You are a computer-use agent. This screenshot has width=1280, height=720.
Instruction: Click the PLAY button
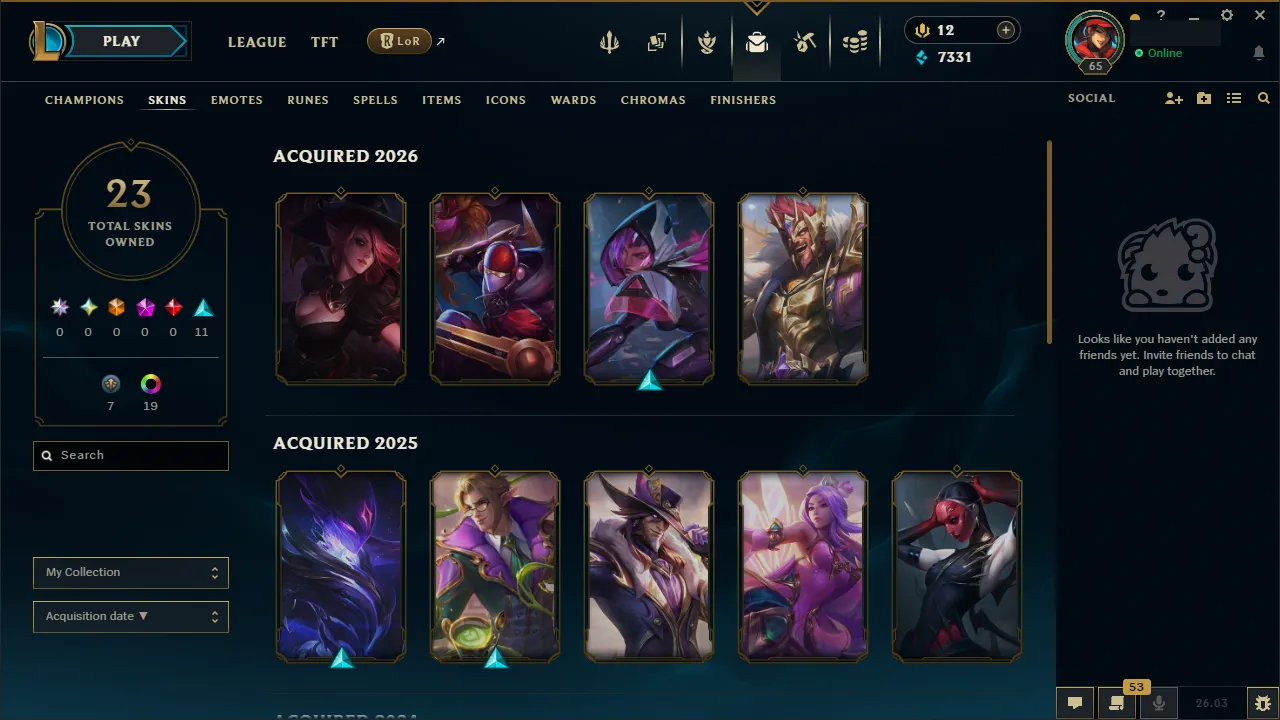121,41
